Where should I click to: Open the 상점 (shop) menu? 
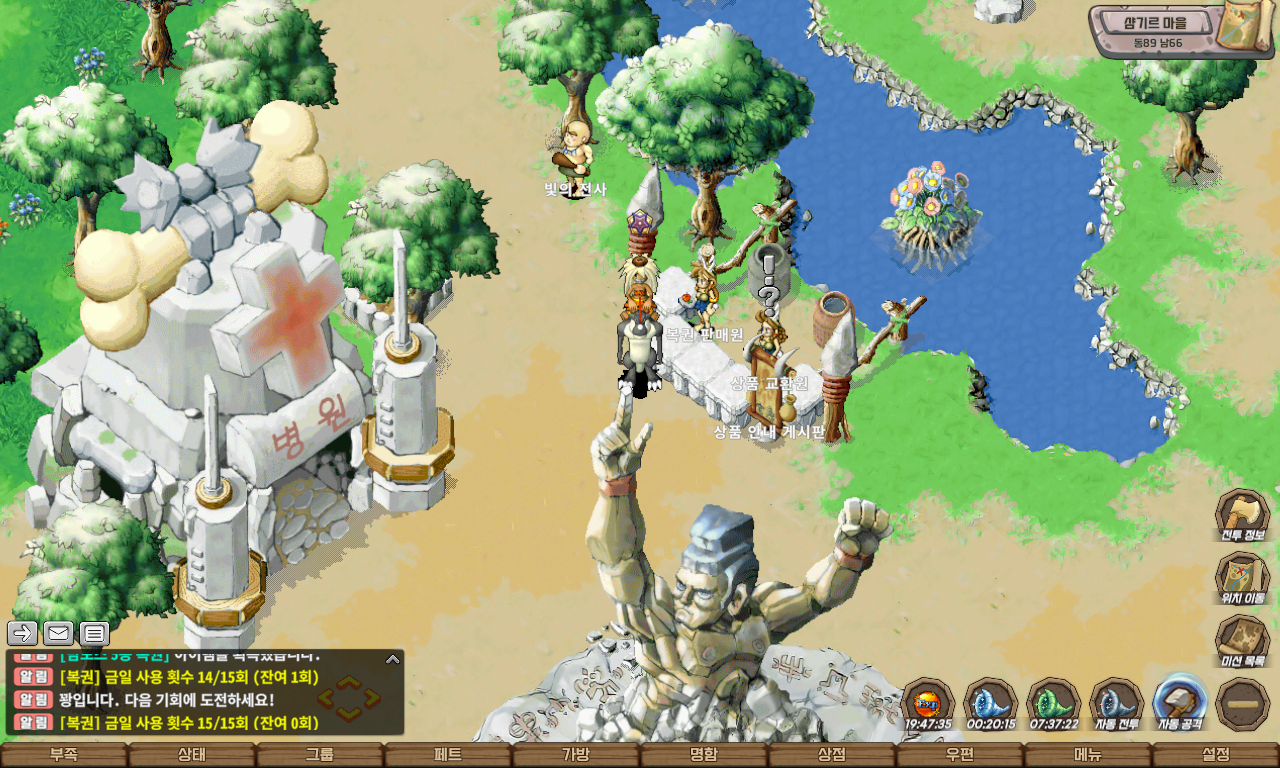[832, 755]
